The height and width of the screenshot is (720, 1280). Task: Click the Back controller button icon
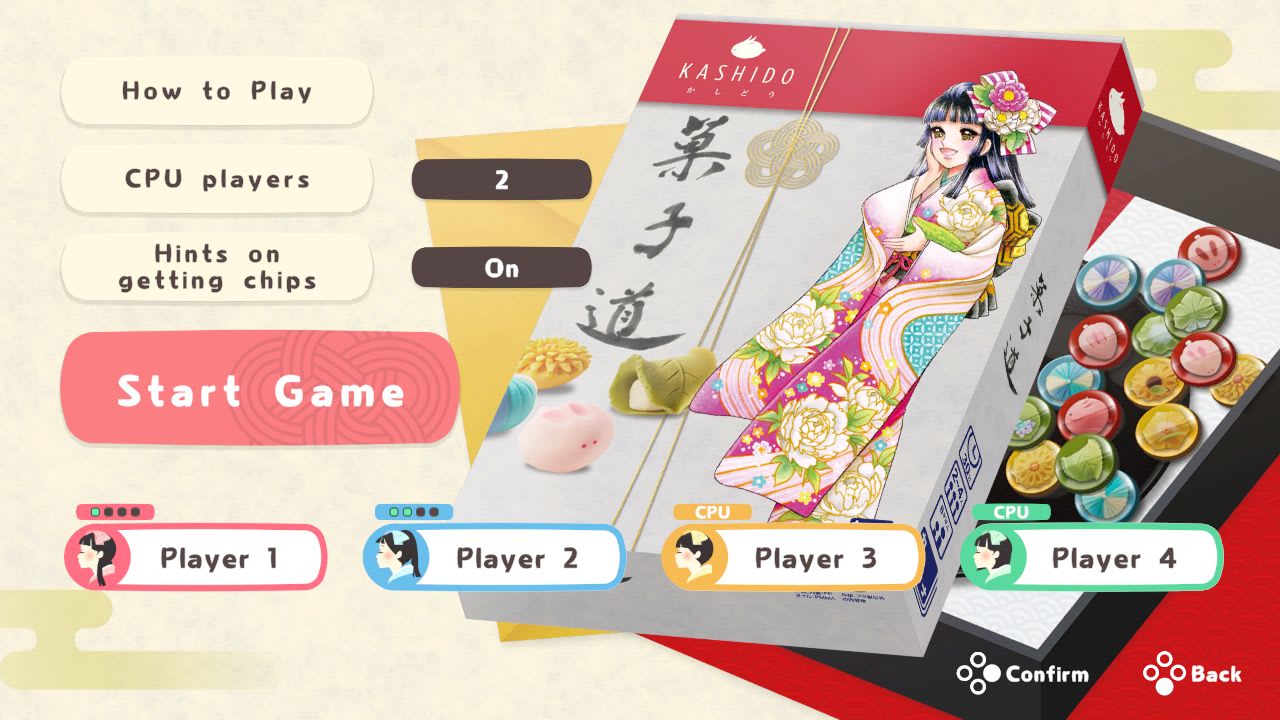(1164, 674)
